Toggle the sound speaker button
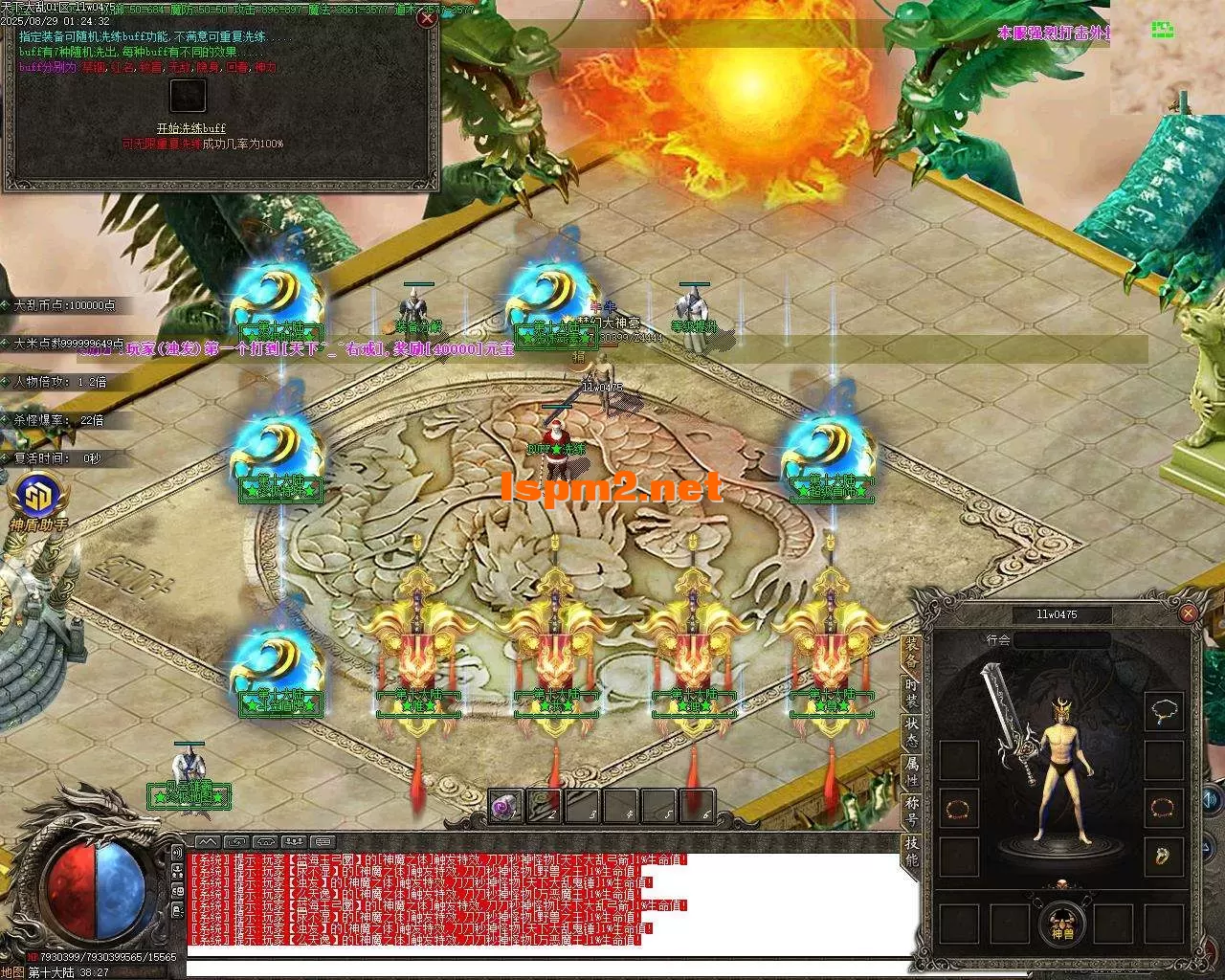Viewport: 1225px width, 980px height. pyautogui.click(x=1210, y=798)
